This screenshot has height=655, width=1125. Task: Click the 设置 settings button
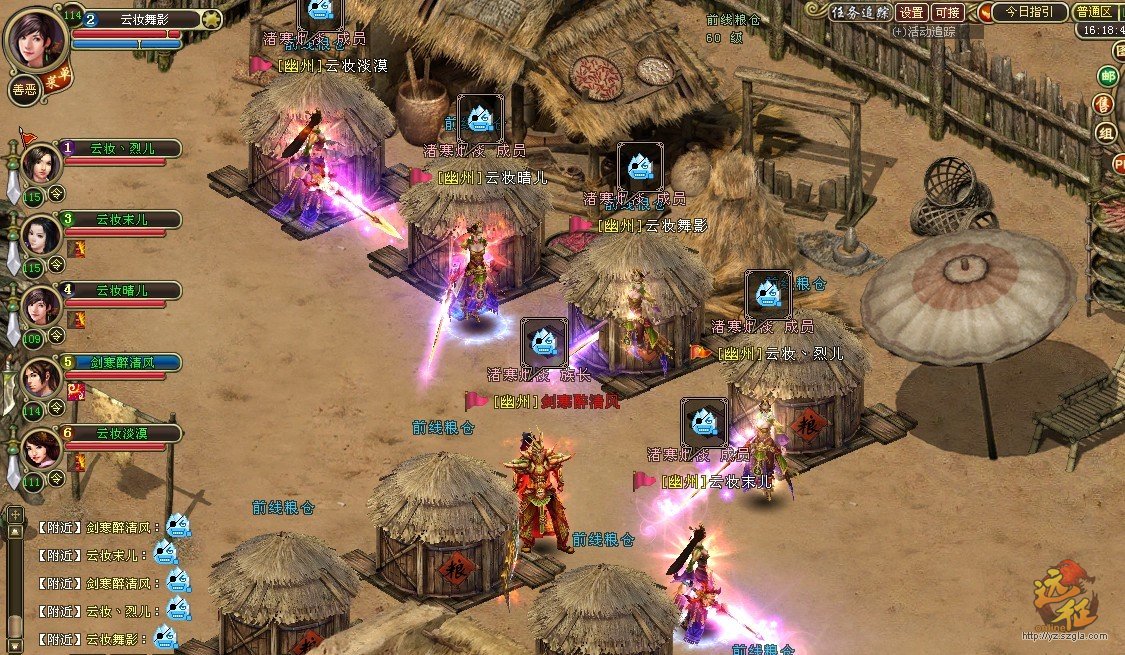coord(911,13)
